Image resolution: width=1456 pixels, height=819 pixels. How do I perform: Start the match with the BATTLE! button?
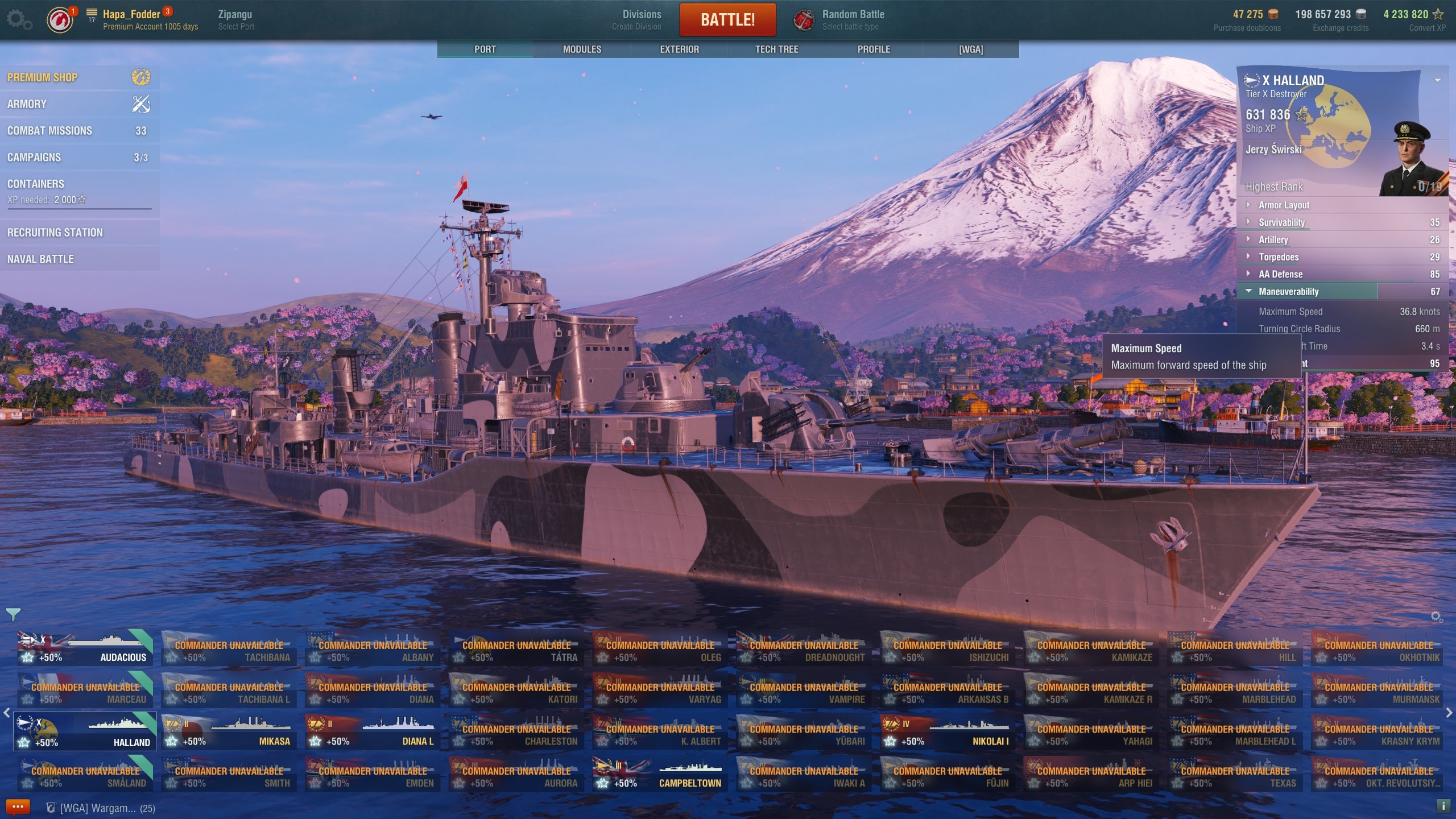(x=727, y=20)
